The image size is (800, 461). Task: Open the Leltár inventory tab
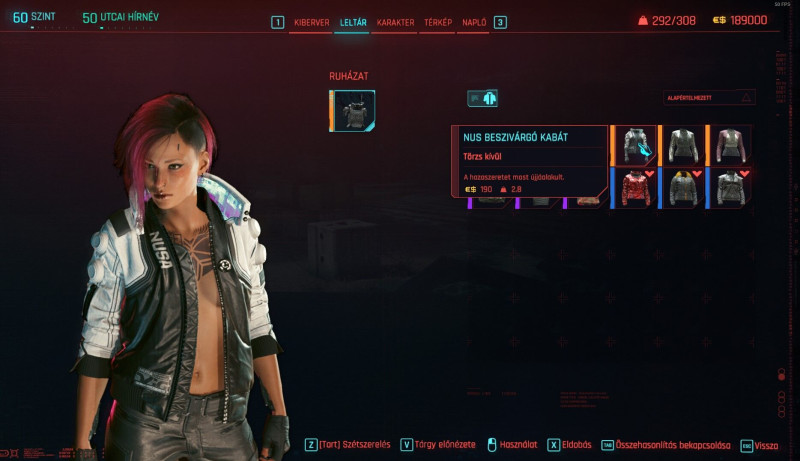[351, 22]
